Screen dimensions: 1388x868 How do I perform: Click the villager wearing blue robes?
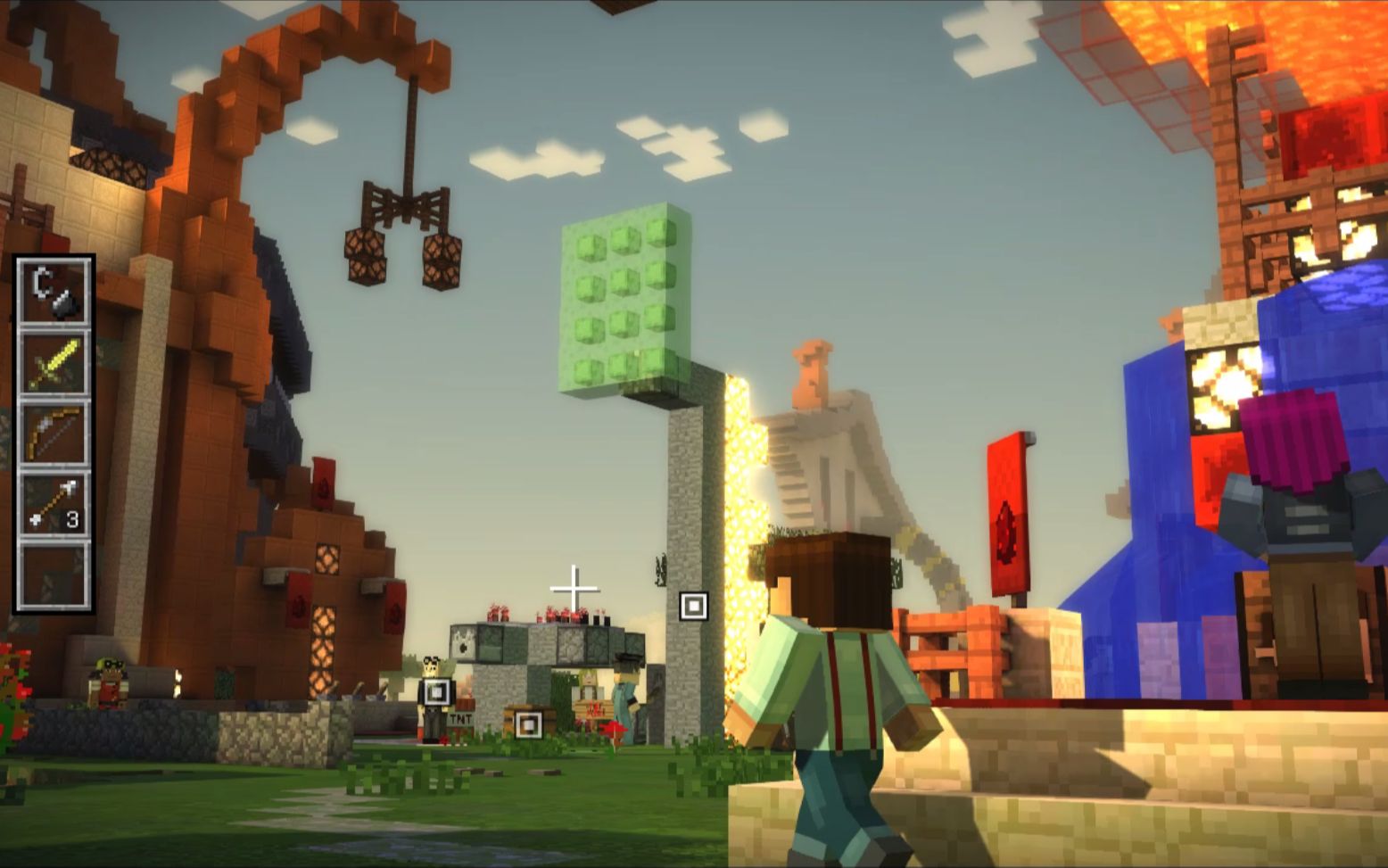624,700
